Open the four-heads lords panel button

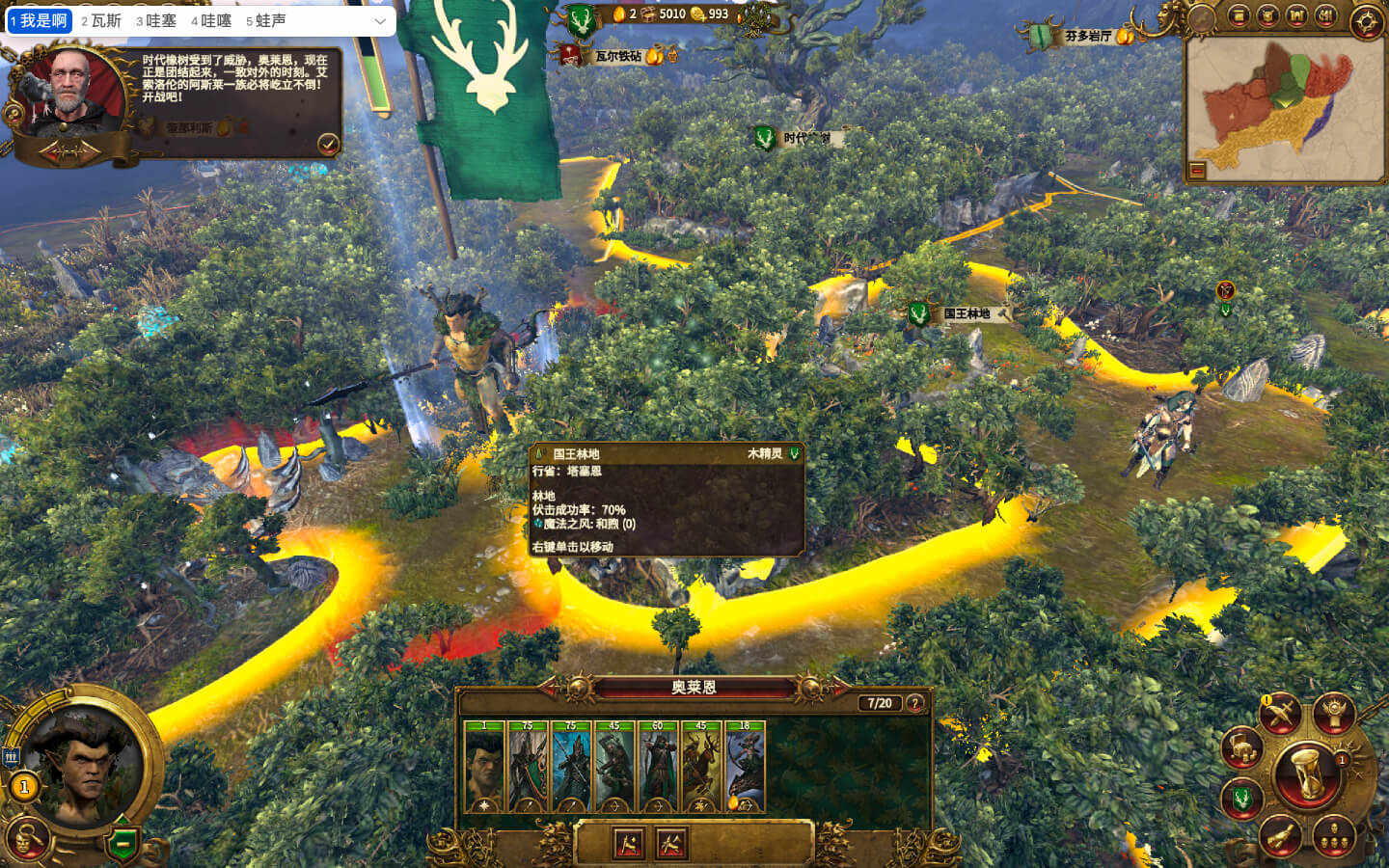pos(1334,835)
